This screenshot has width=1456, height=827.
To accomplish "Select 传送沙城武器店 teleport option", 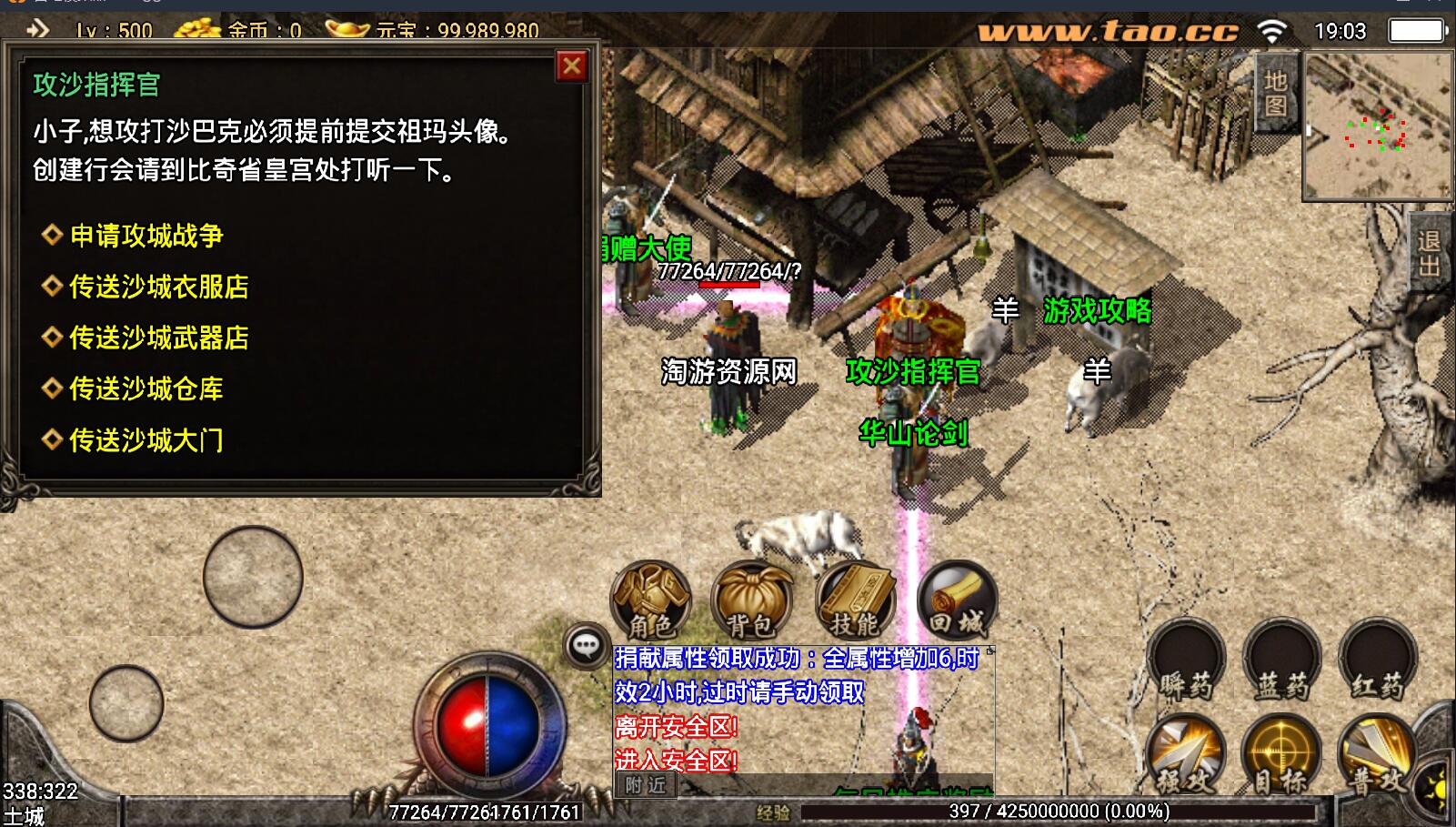I will click(159, 338).
